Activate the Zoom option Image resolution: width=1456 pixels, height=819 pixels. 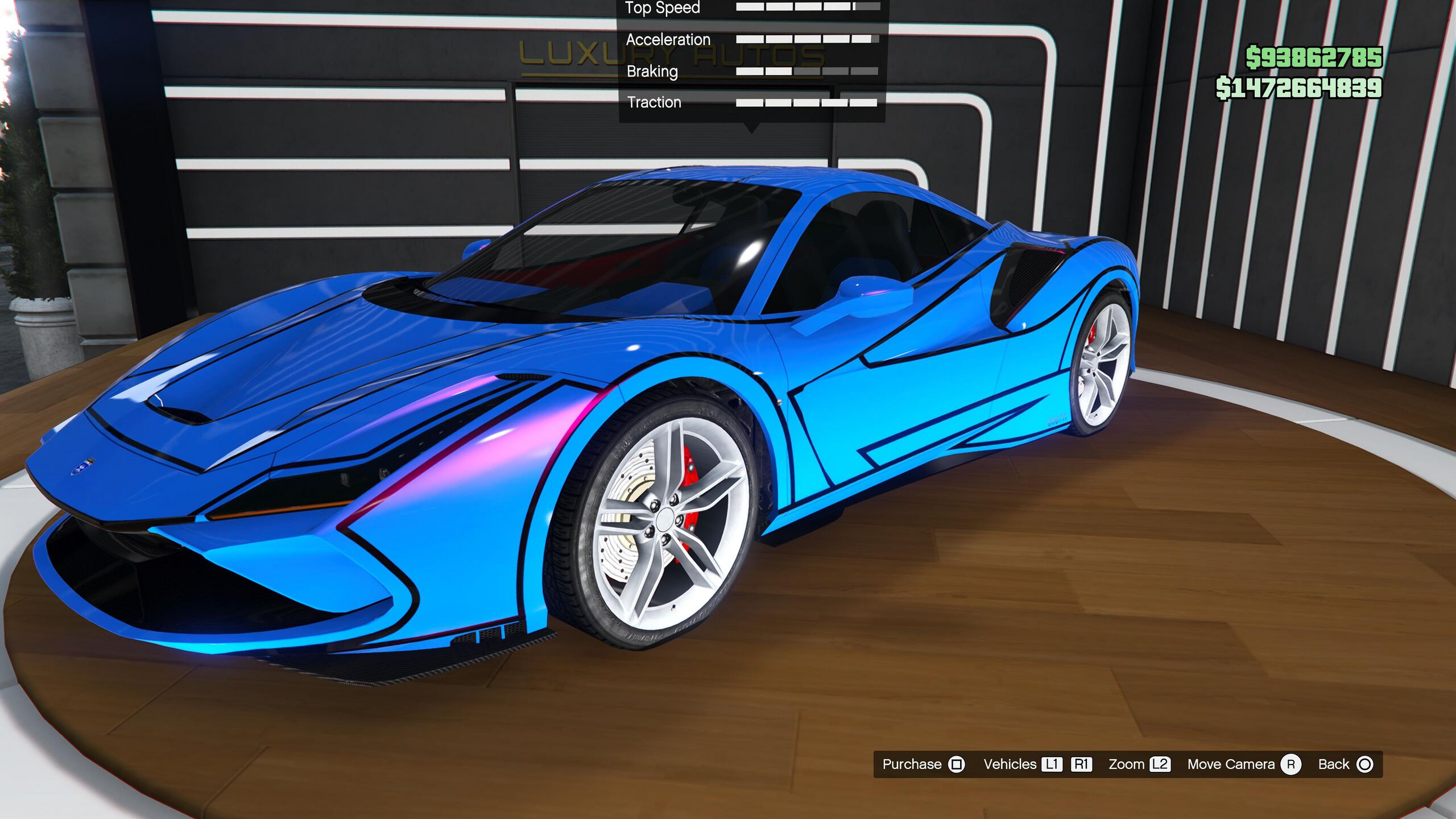[1138, 764]
